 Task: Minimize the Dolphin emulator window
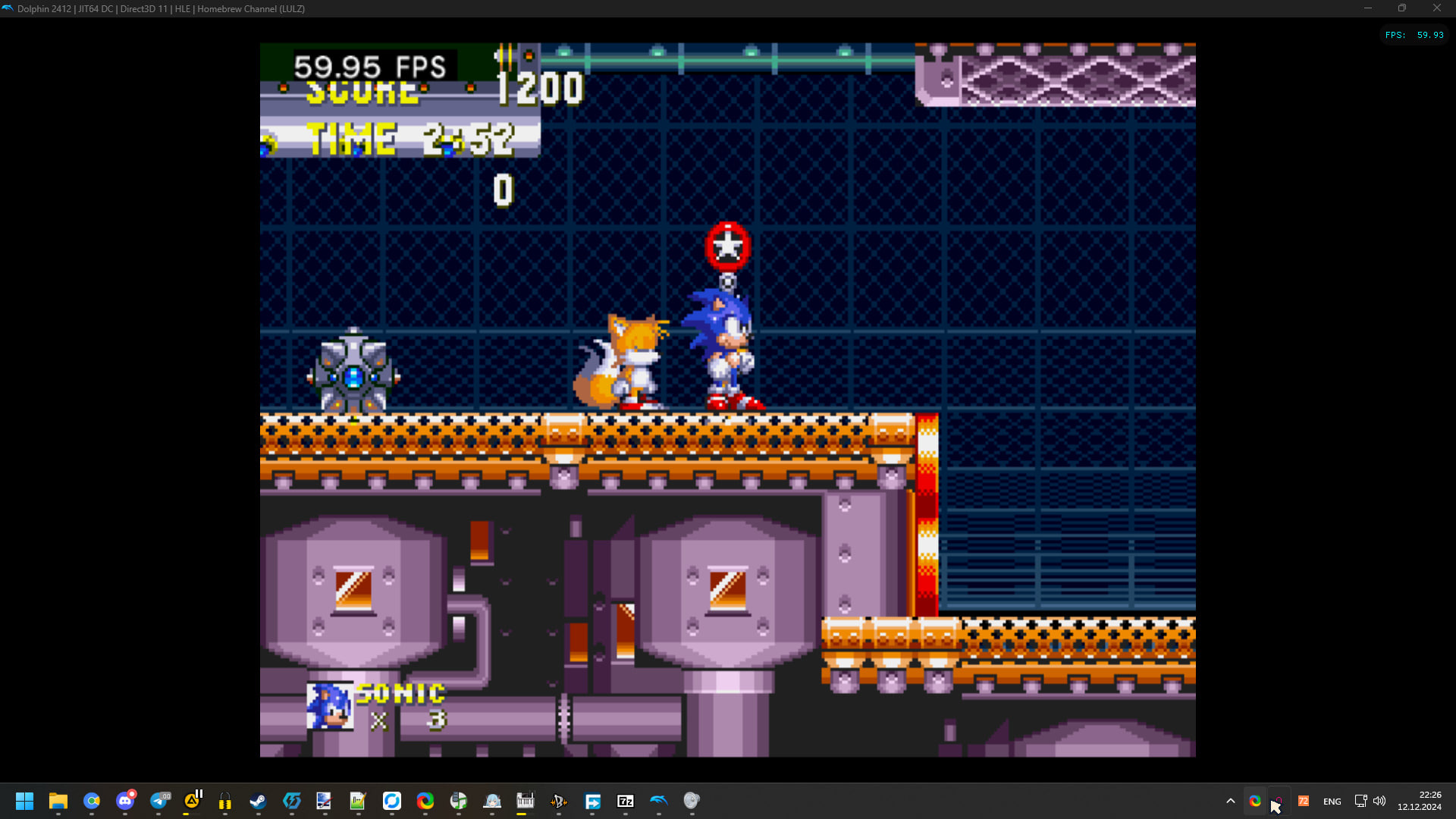(1368, 8)
